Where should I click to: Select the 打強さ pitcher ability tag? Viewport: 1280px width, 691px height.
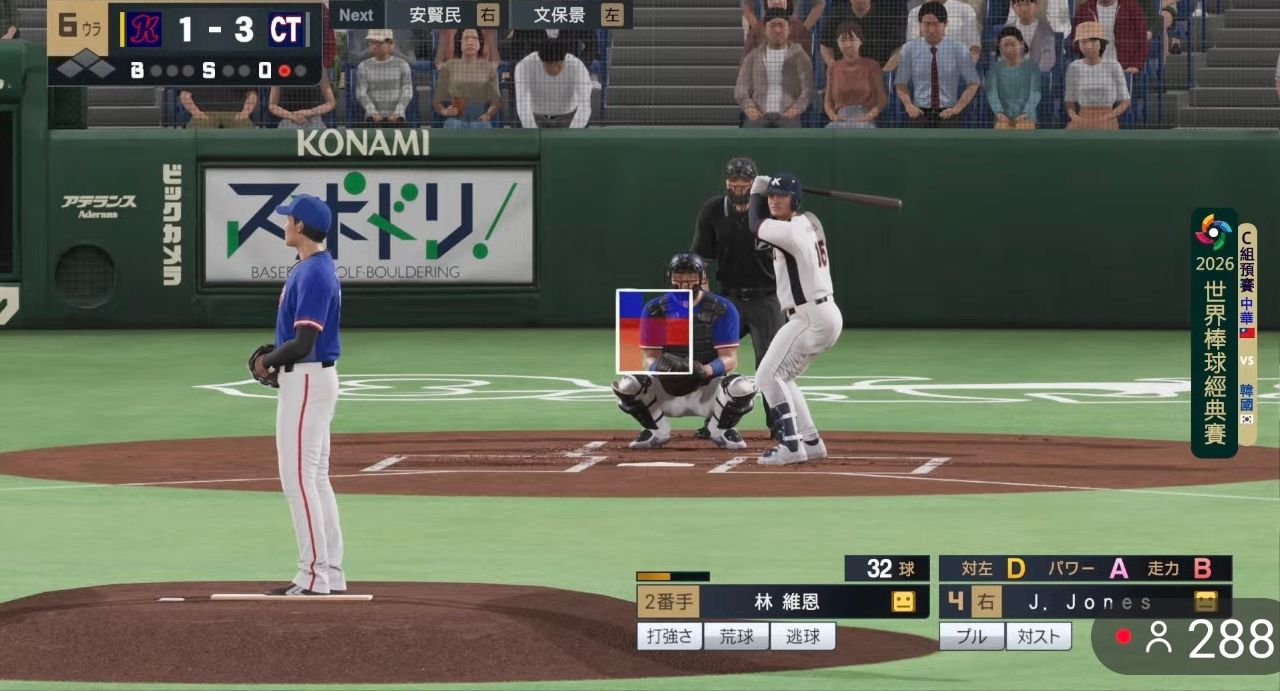click(x=669, y=636)
